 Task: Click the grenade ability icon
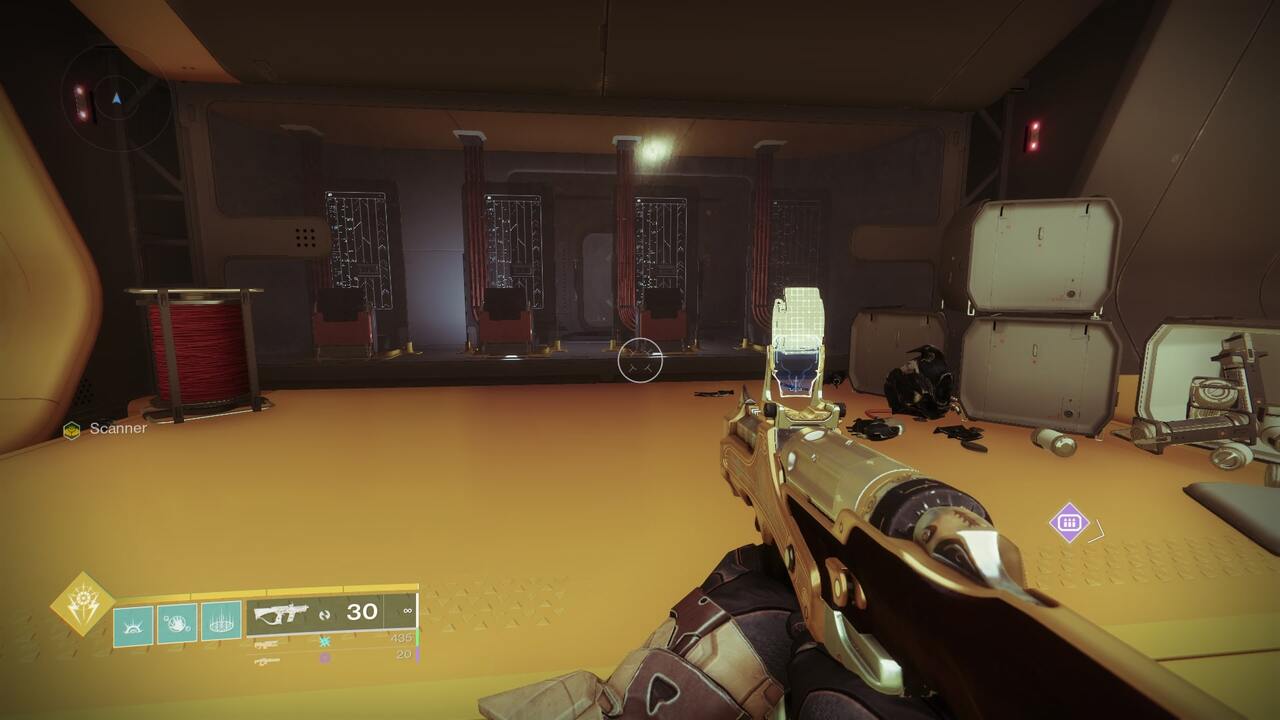coord(218,622)
